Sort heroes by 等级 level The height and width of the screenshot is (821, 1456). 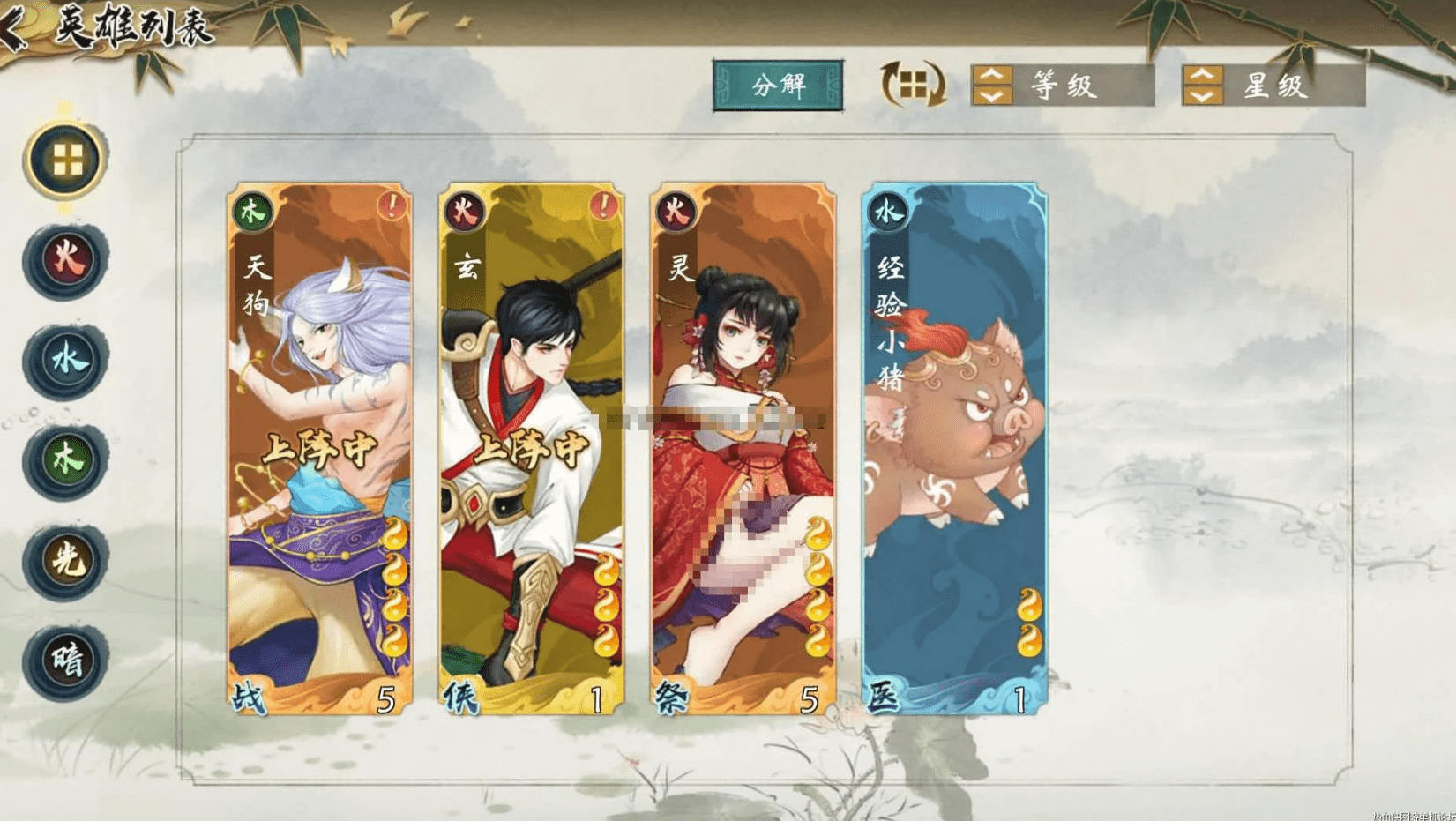tap(1062, 86)
